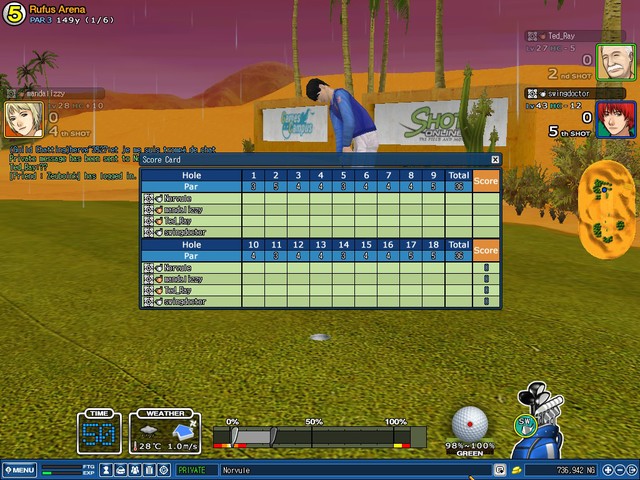Click the trash can icon in toolbar
640x480 pixels.
[149, 469]
